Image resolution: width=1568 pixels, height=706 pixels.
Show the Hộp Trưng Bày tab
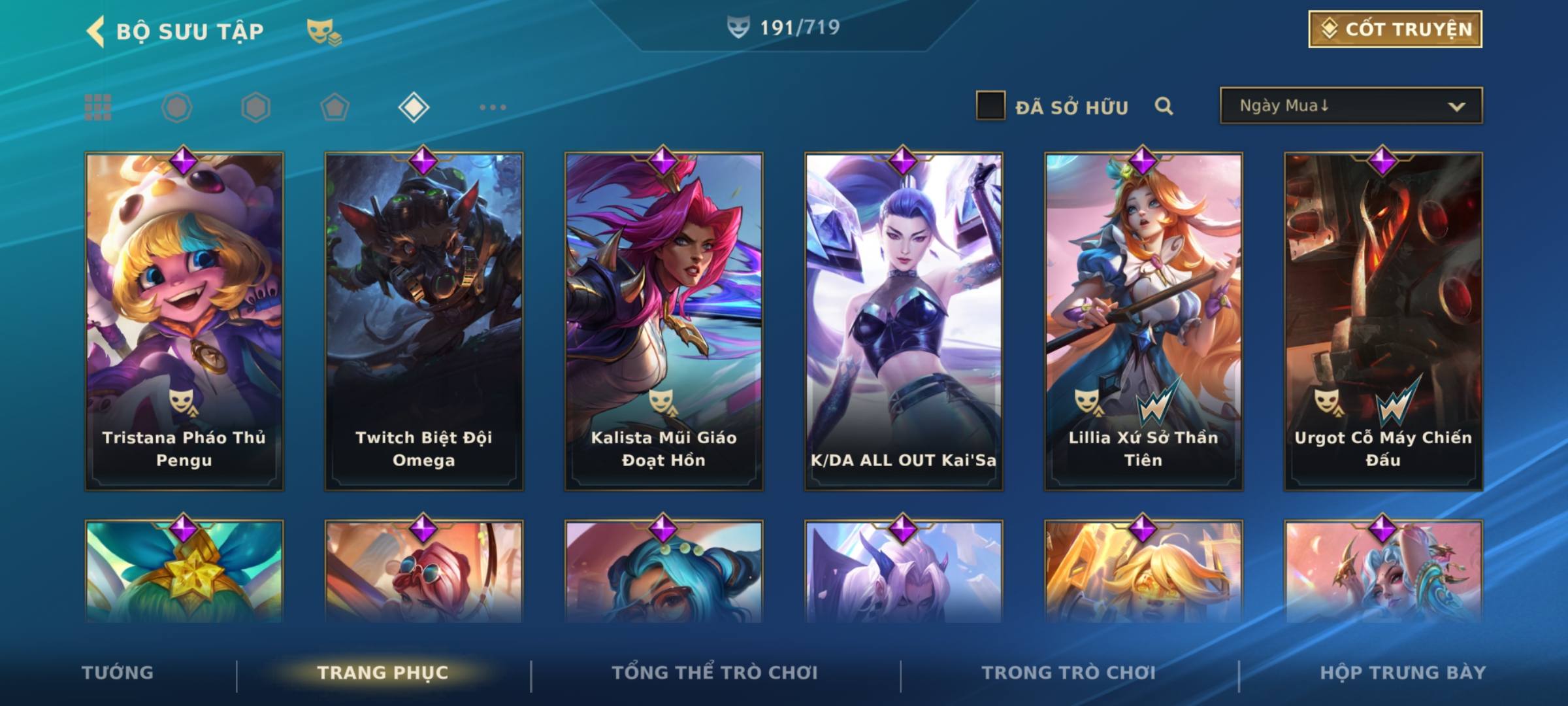[x=1403, y=673]
